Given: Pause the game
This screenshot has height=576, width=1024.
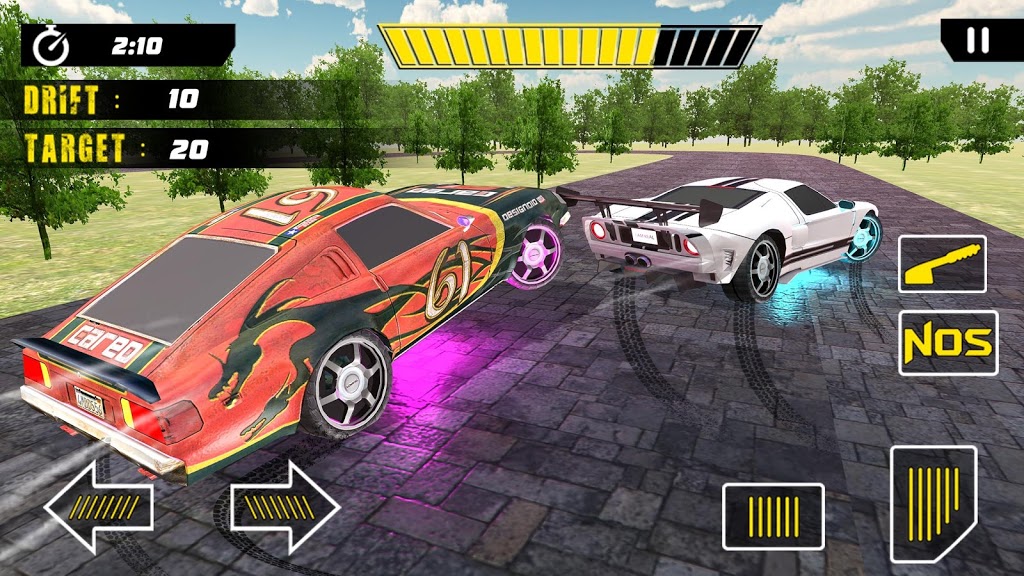Looking at the screenshot, I should [x=980, y=40].
